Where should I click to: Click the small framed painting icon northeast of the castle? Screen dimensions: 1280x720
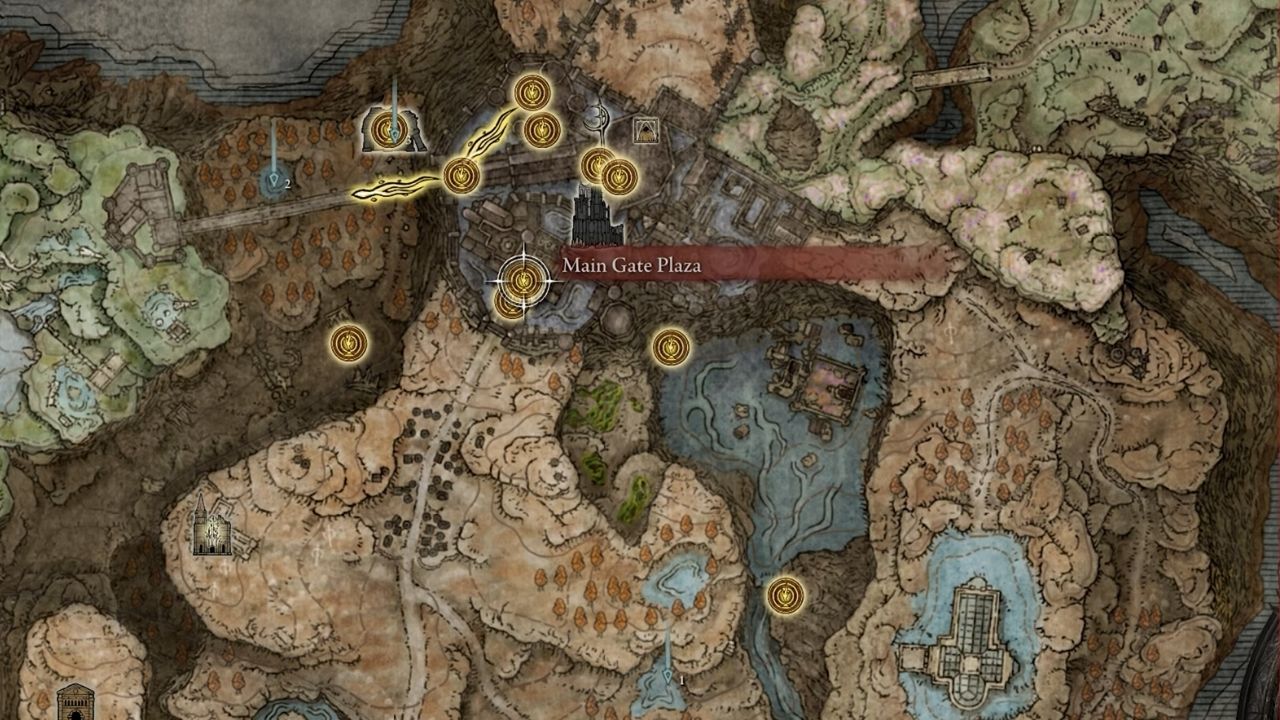point(648,128)
